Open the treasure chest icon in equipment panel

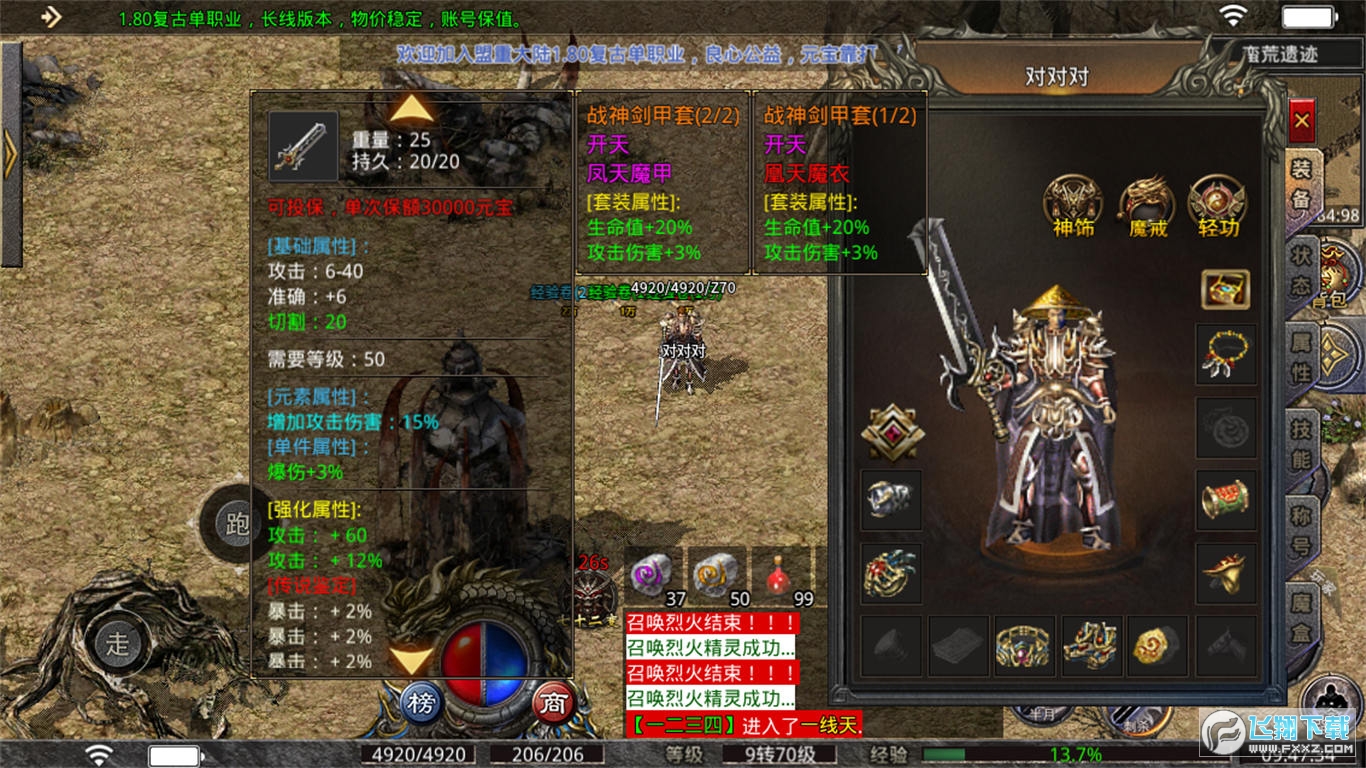click(x=1225, y=289)
